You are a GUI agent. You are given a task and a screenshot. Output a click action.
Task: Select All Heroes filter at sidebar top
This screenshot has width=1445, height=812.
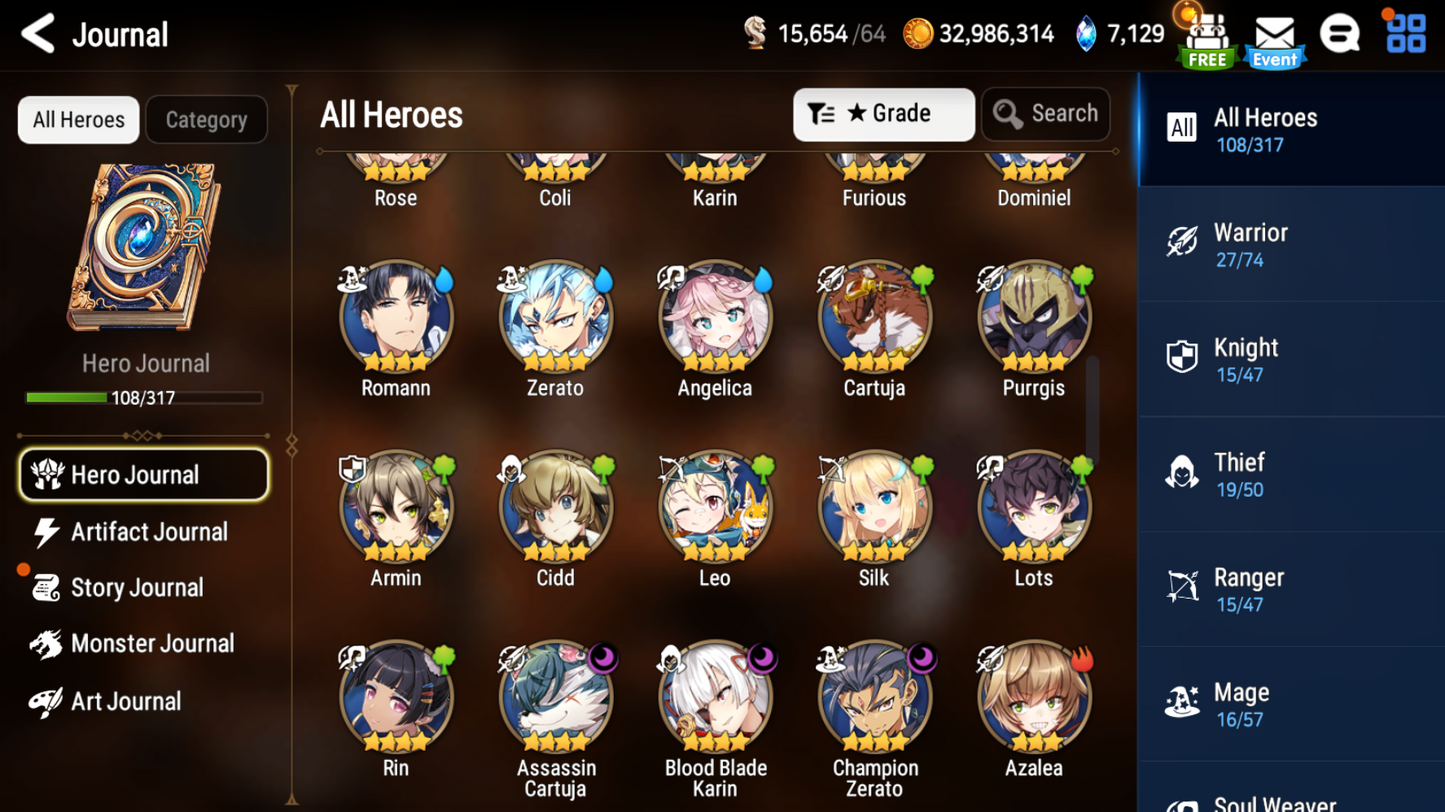[x=1290, y=128]
